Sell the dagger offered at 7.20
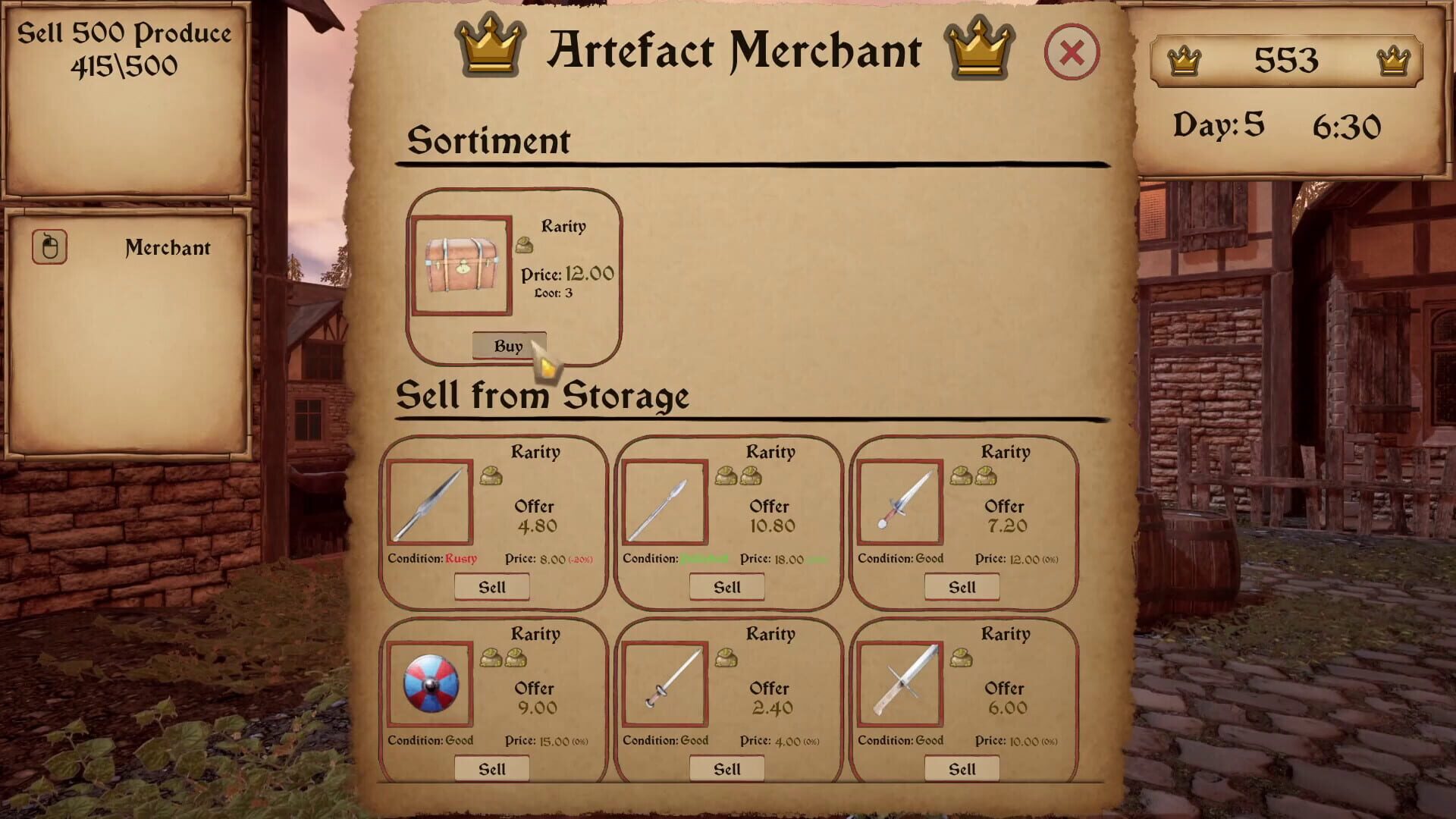Screen dimensions: 1456x819 tap(962, 586)
